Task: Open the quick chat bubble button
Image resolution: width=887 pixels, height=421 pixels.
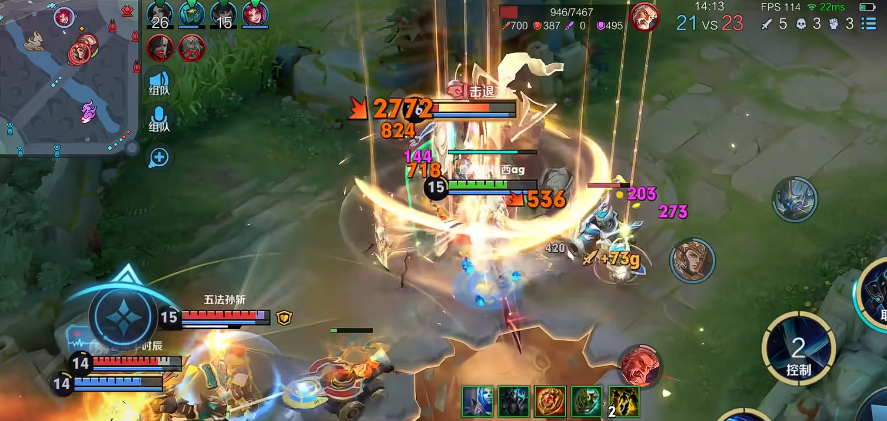Action: (x=159, y=157)
